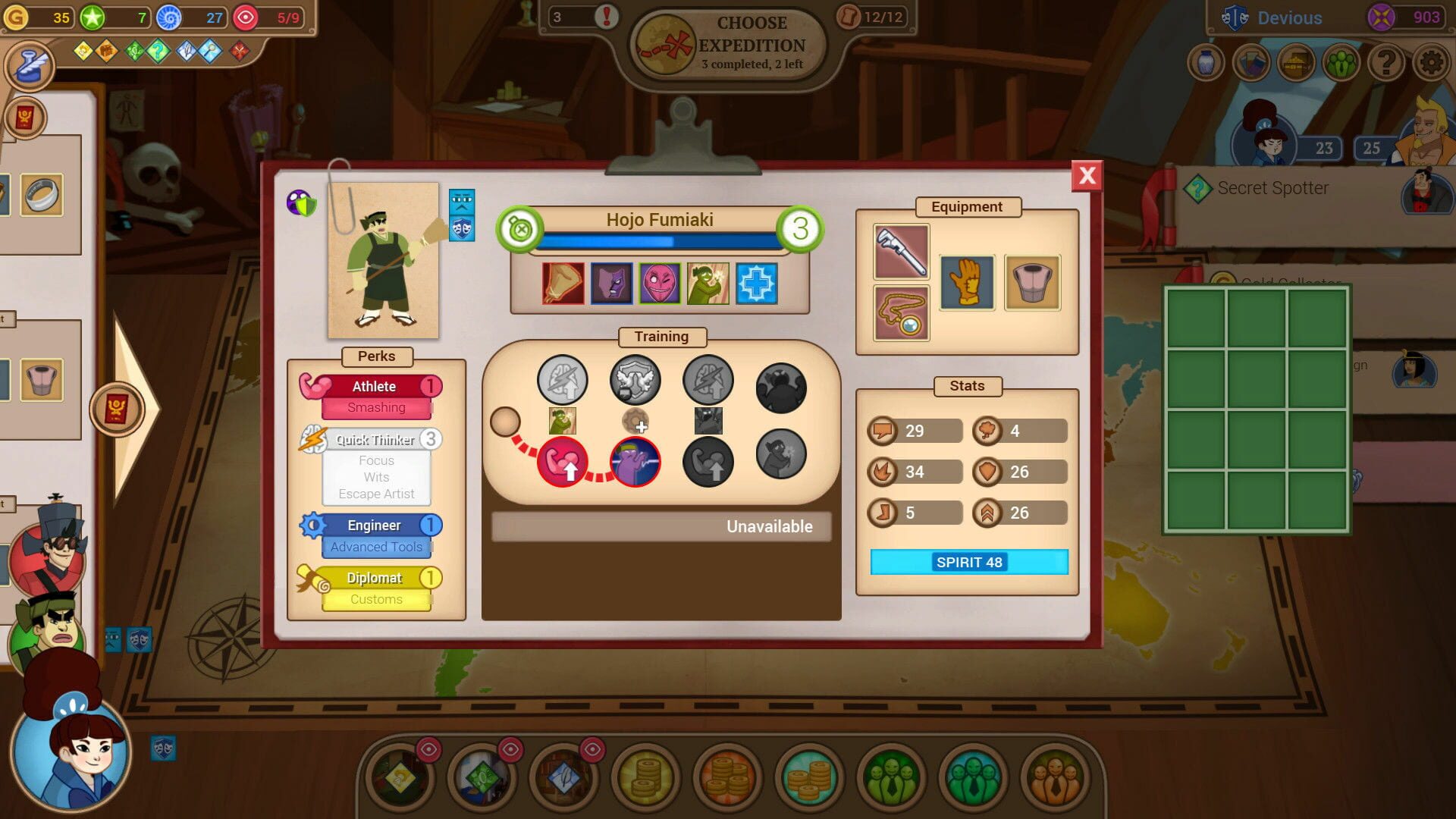
Task: Click the stopwatch icon beside Hojo Fumiaki
Action: click(x=521, y=229)
